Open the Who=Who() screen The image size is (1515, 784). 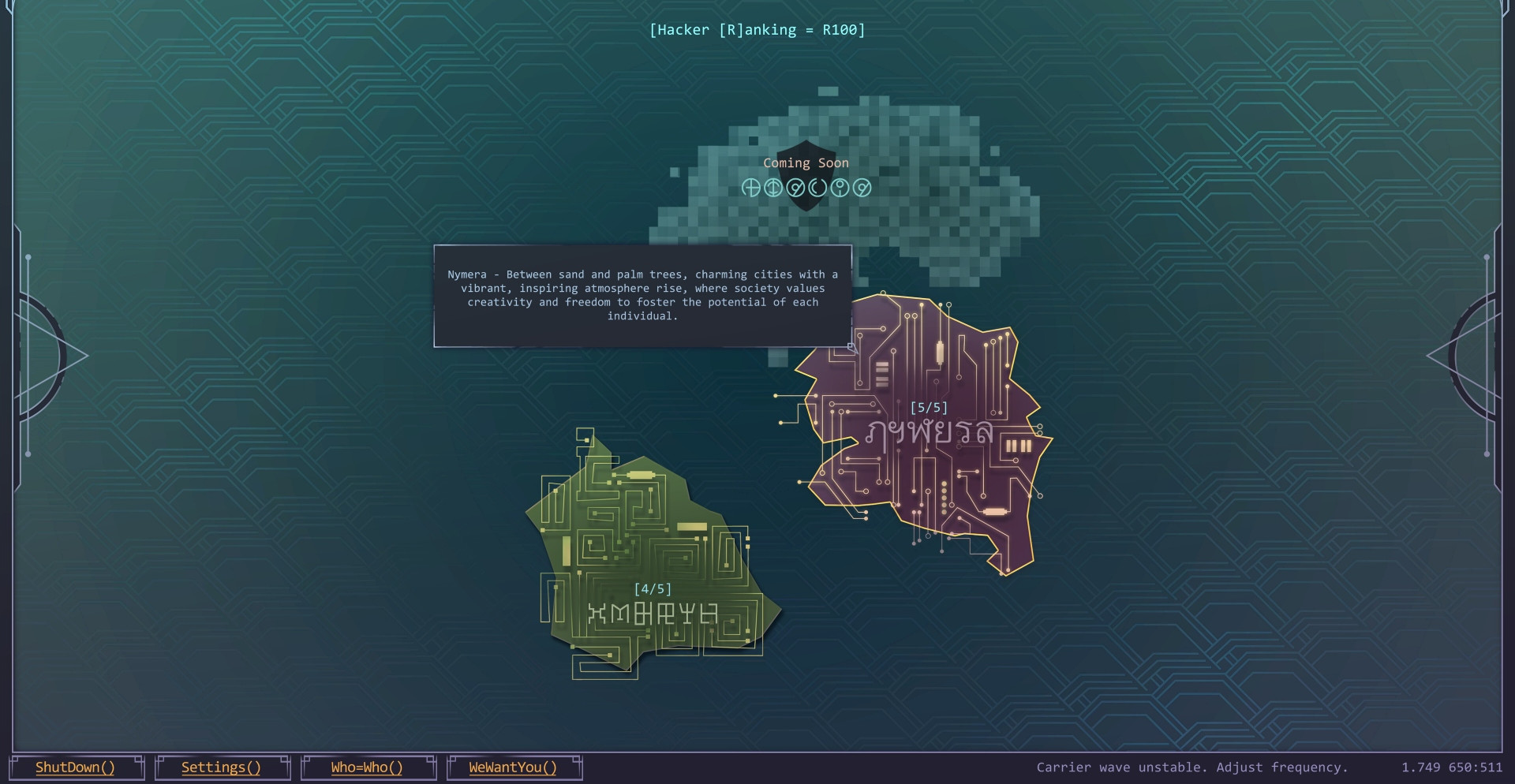pyautogui.click(x=368, y=767)
